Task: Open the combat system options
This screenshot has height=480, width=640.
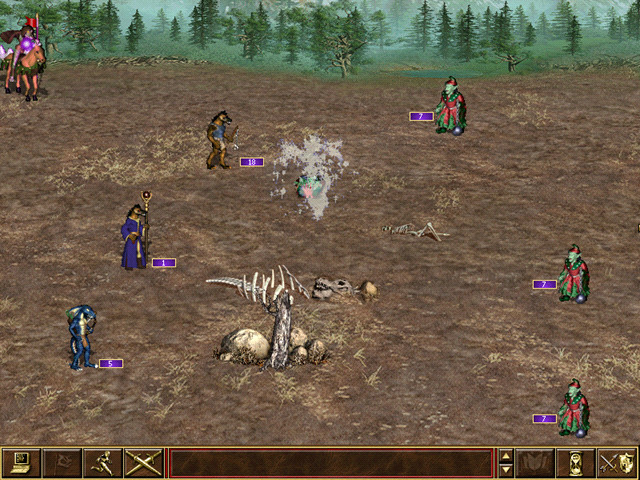Action: [21, 462]
